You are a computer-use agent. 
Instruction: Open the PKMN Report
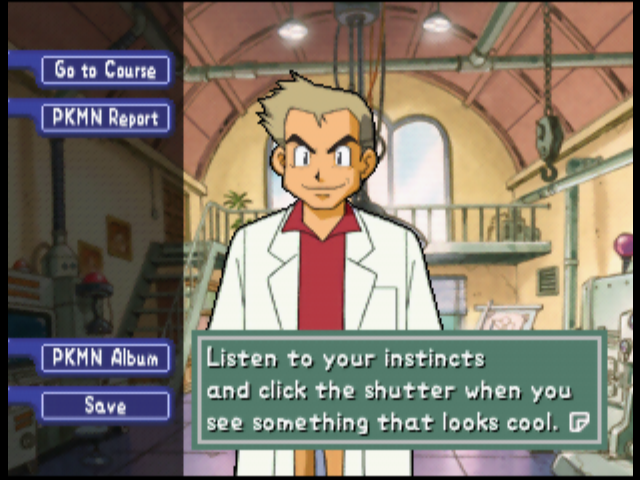(105, 118)
